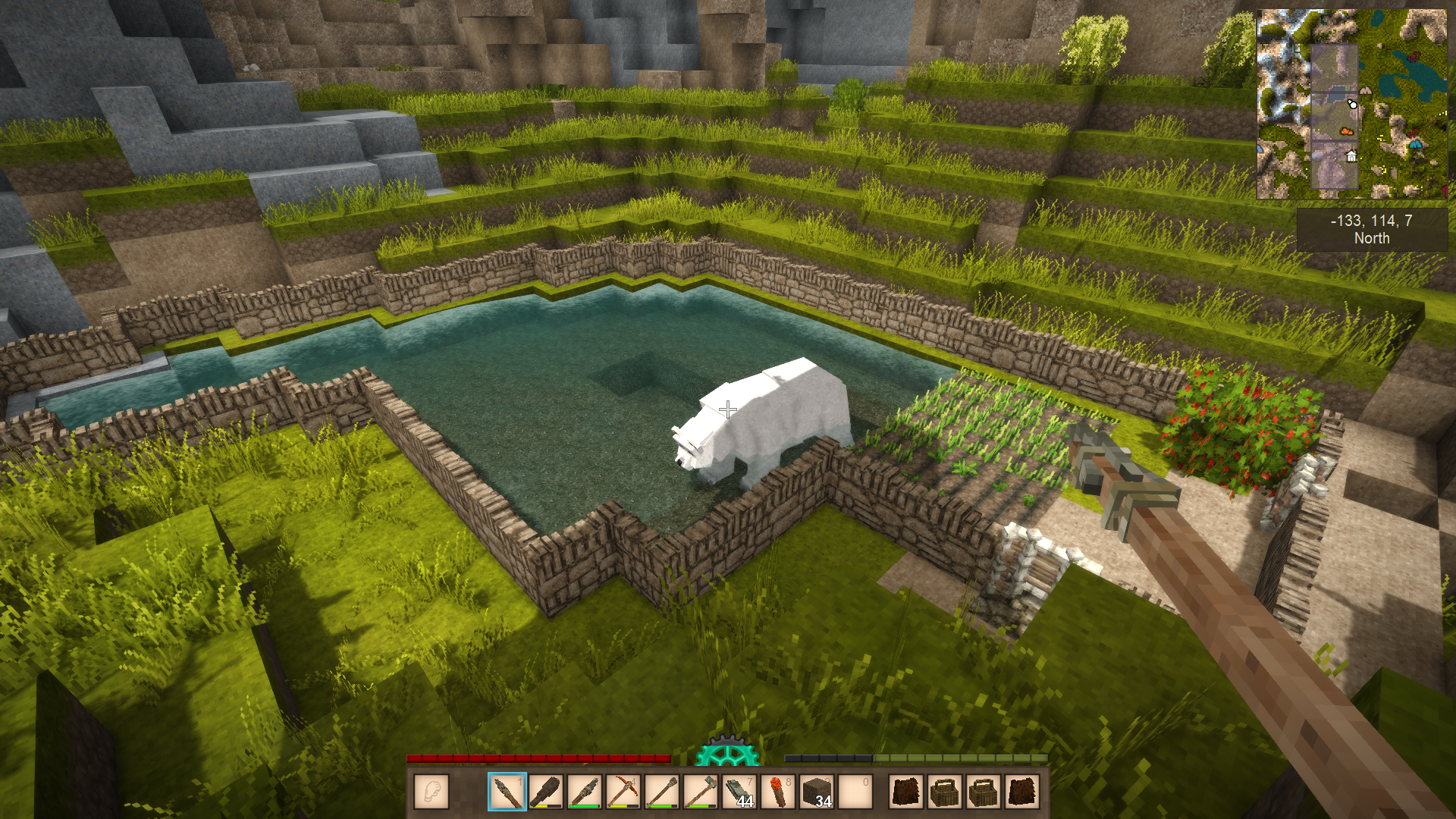Select the highlighted knife in hotbar slot 1
Screen dimensions: 1456x819
tap(507, 792)
